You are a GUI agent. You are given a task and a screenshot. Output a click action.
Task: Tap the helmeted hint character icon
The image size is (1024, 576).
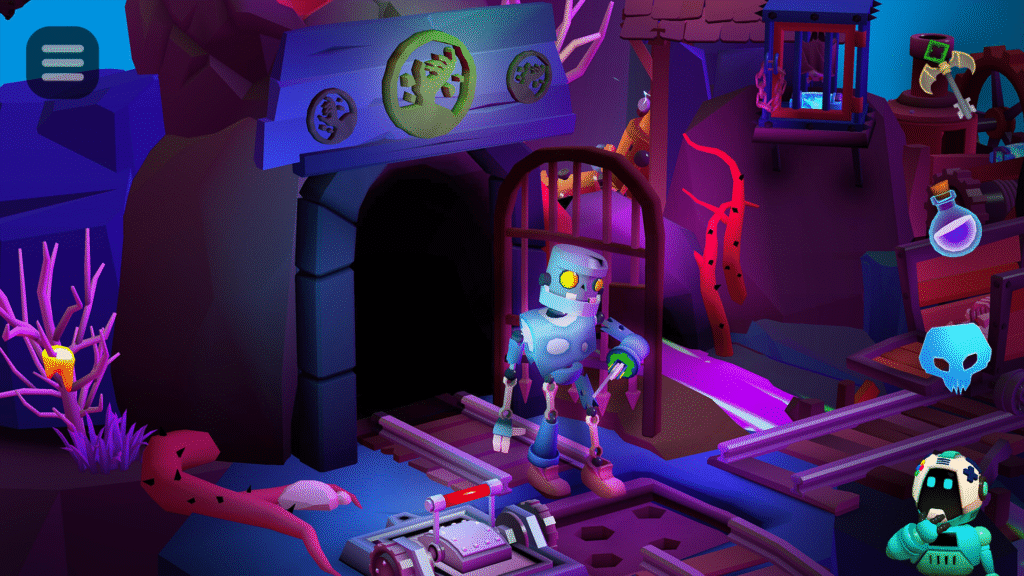point(941,508)
